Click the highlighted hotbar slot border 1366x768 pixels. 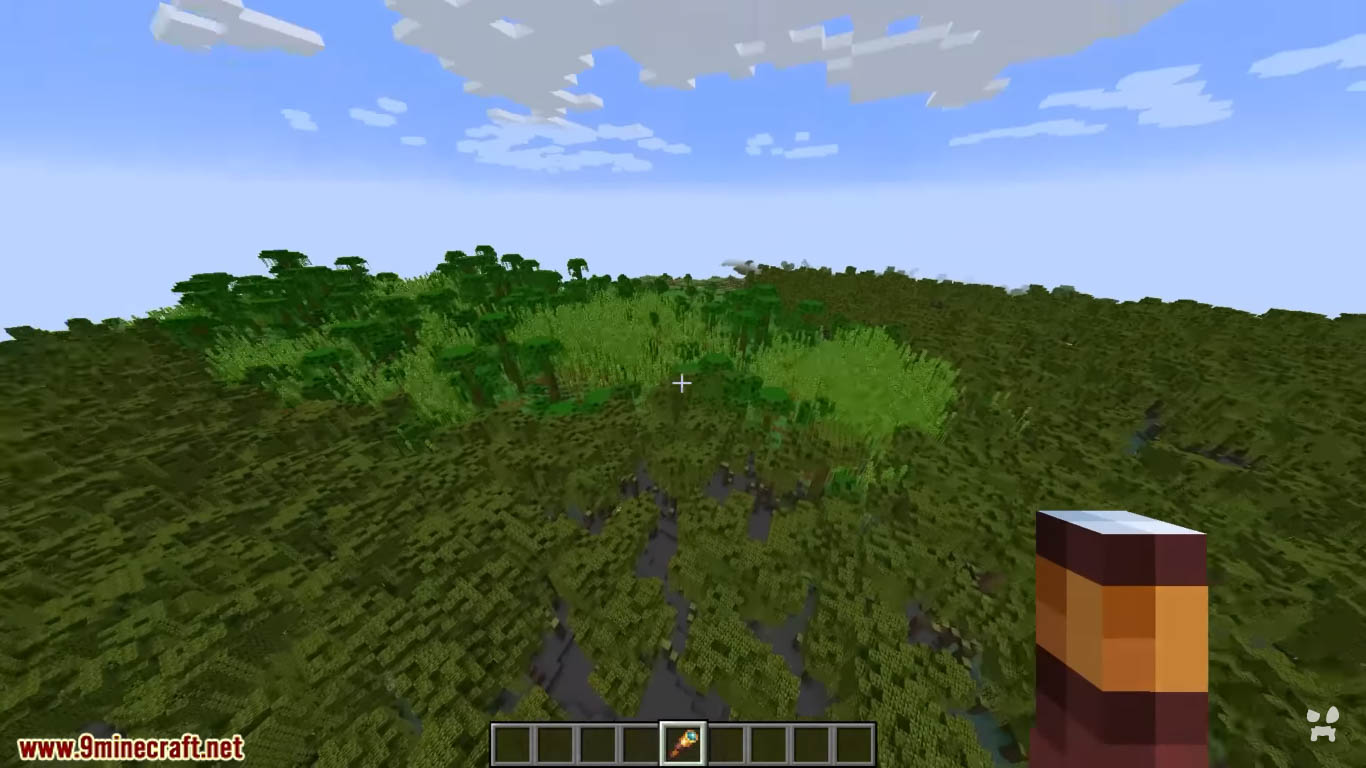coord(682,722)
